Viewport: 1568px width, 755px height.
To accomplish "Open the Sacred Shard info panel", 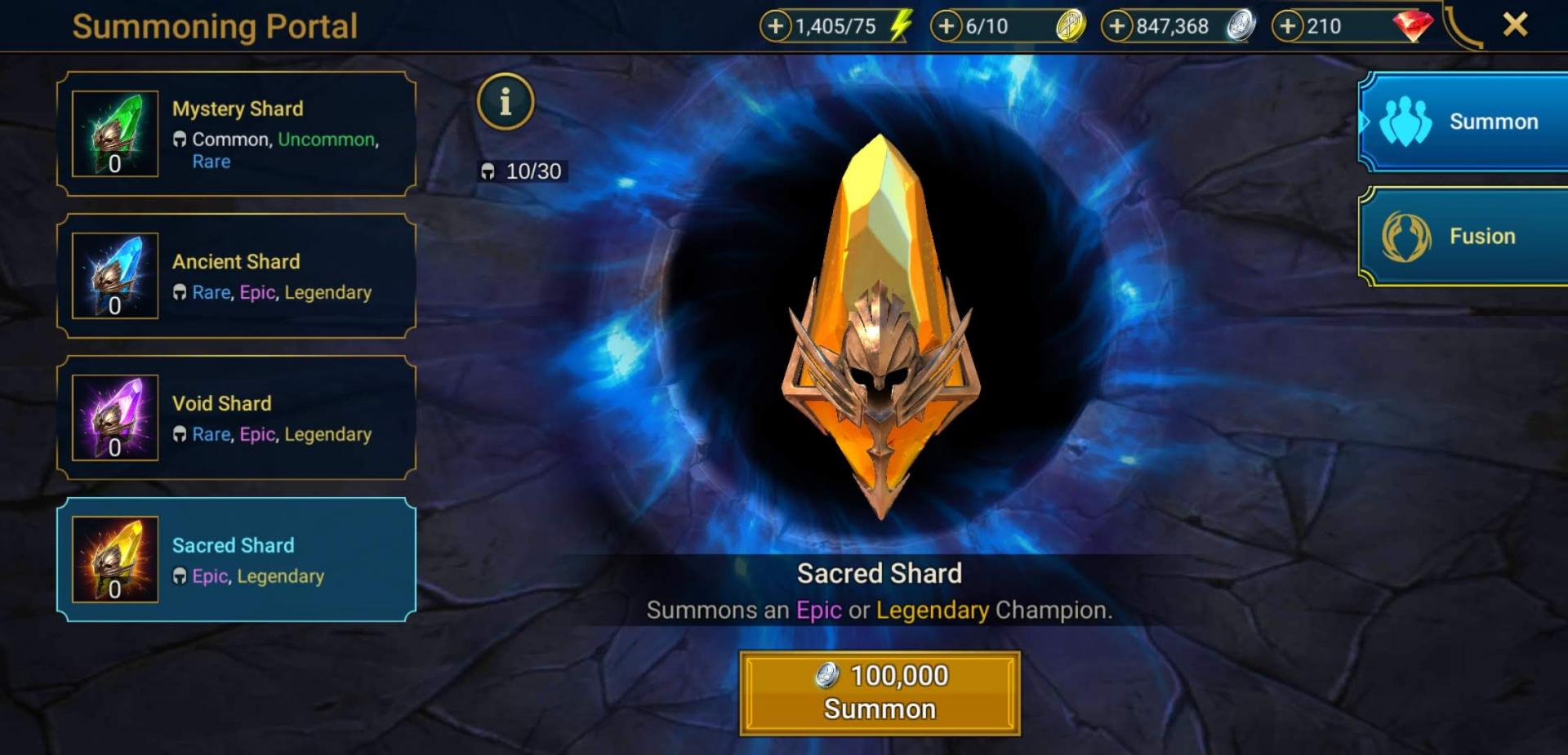I will [x=506, y=101].
